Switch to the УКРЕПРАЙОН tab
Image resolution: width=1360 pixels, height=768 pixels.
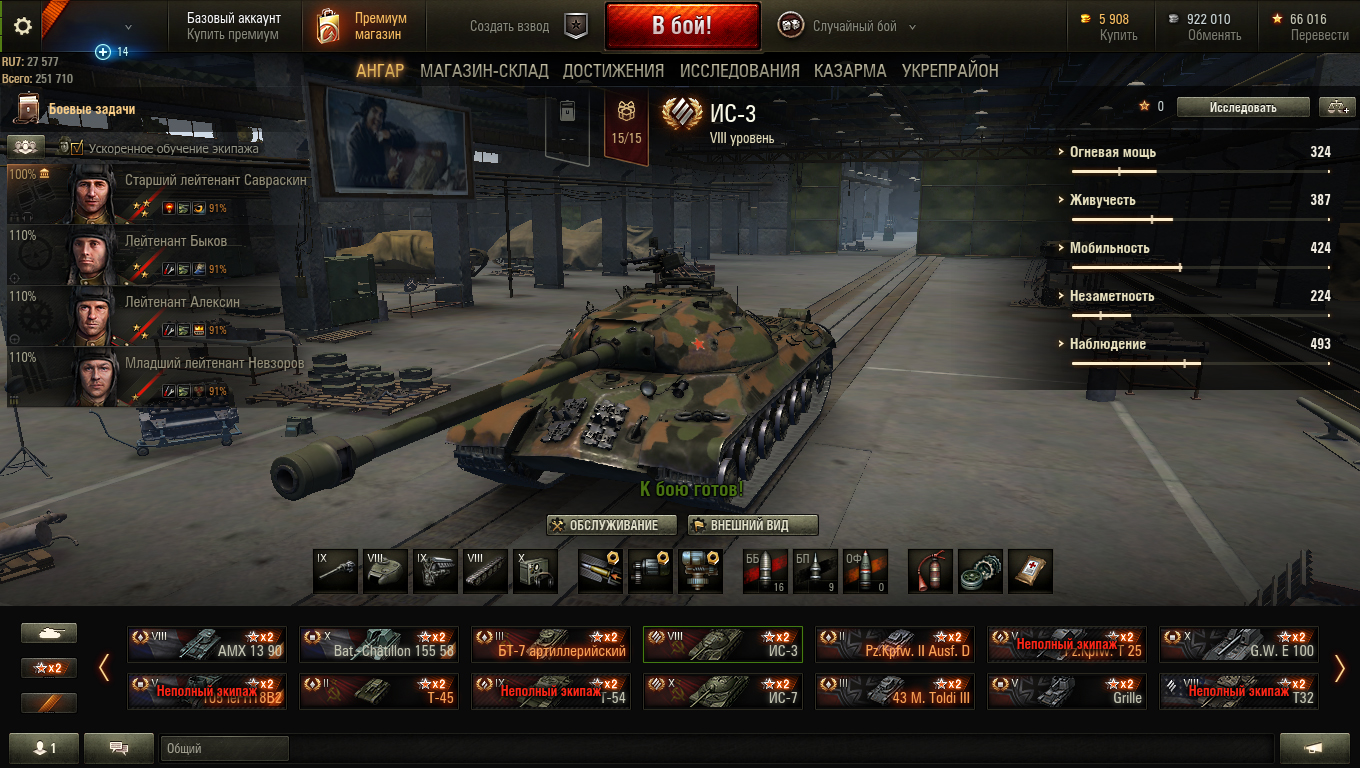coord(950,71)
